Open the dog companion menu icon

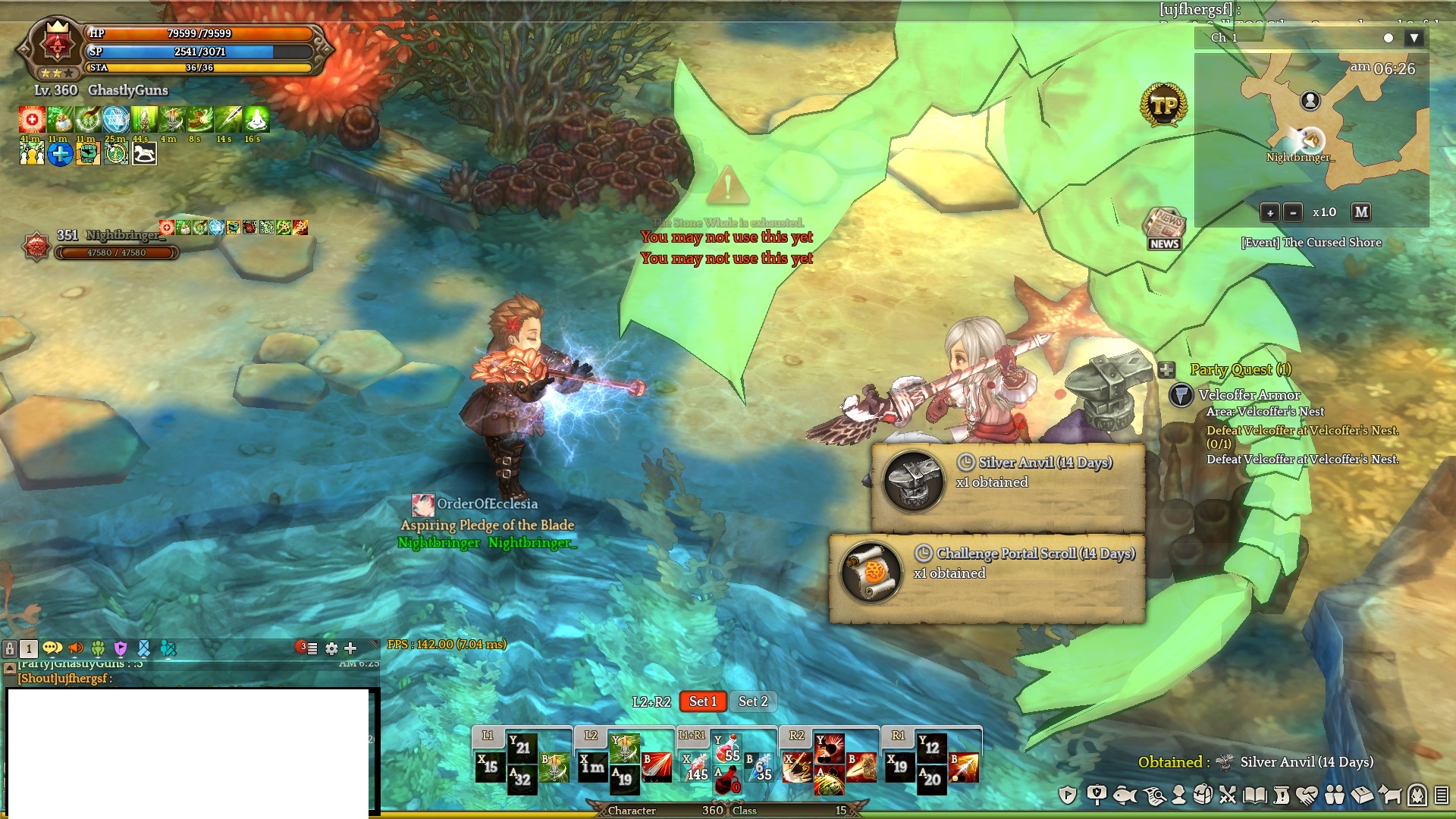[x=1390, y=795]
